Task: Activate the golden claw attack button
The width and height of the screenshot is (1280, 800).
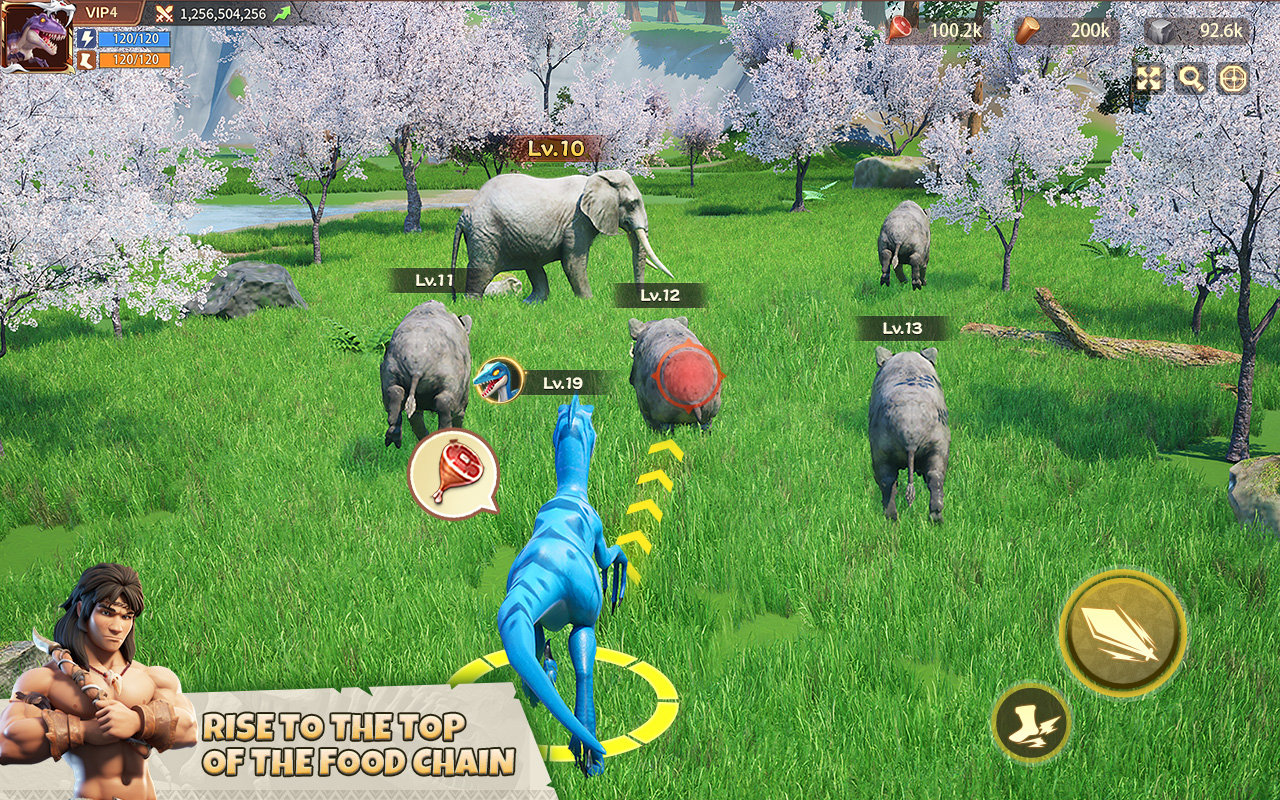Action: click(1122, 630)
